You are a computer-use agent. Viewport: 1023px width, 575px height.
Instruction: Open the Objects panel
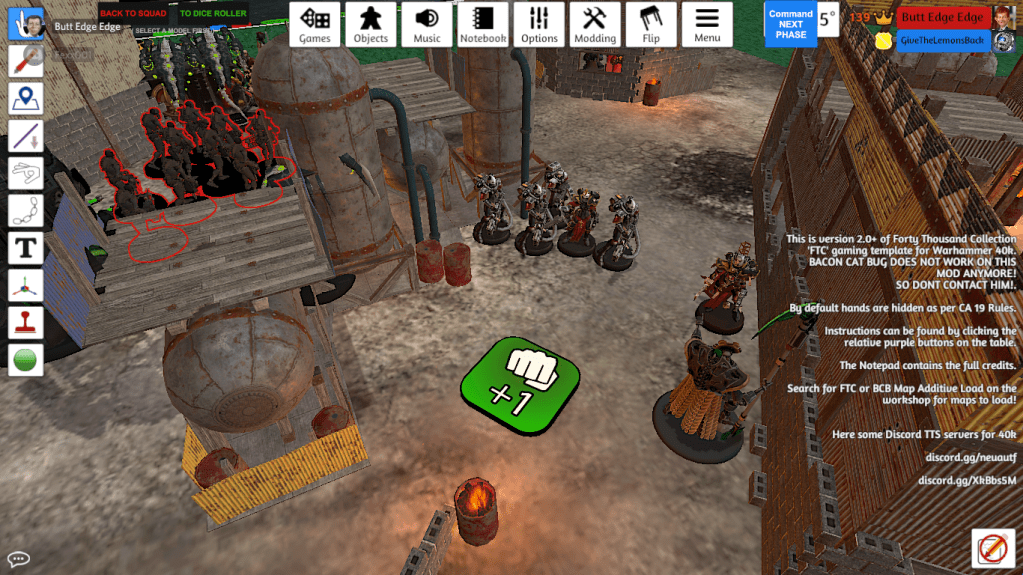coord(371,24)
